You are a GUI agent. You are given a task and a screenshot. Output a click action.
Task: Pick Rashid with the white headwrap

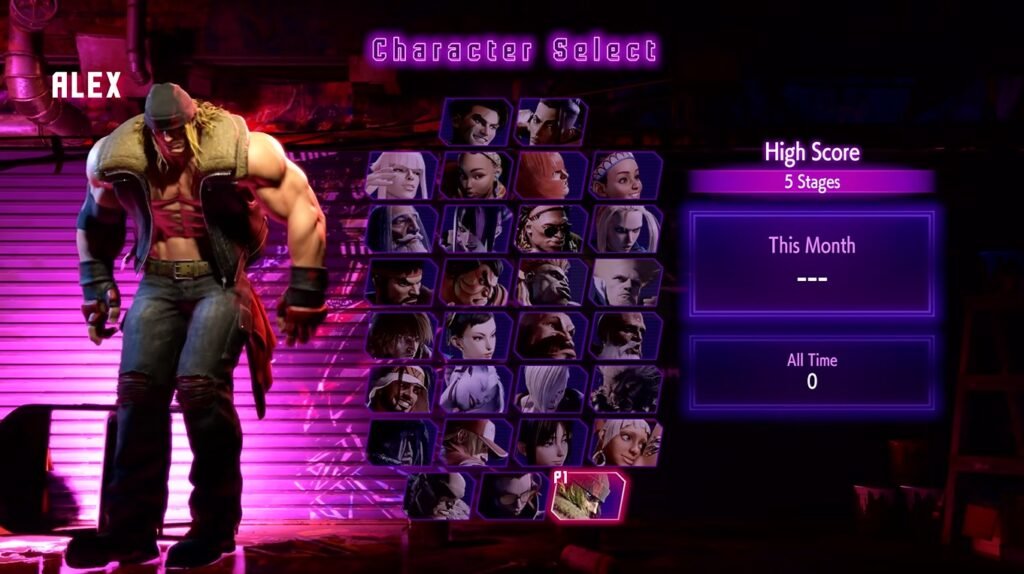[x=402, y=389]
